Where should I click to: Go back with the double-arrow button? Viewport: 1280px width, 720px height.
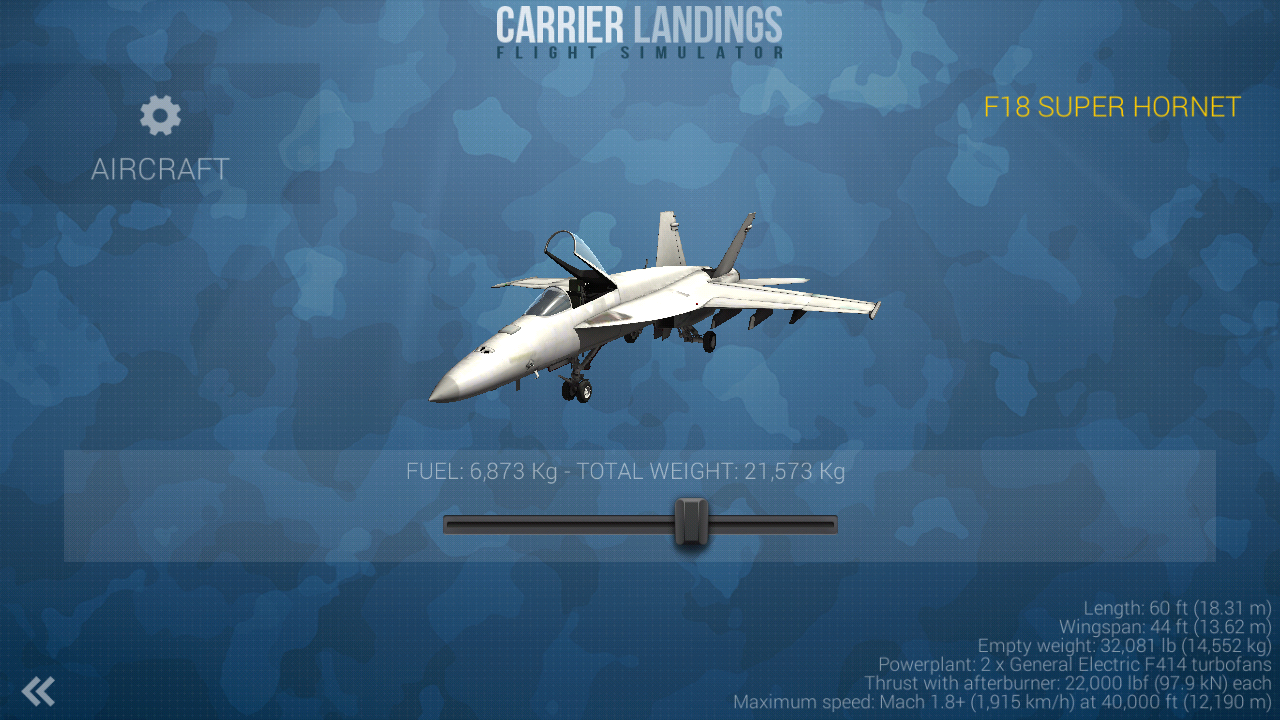[38, 691]
